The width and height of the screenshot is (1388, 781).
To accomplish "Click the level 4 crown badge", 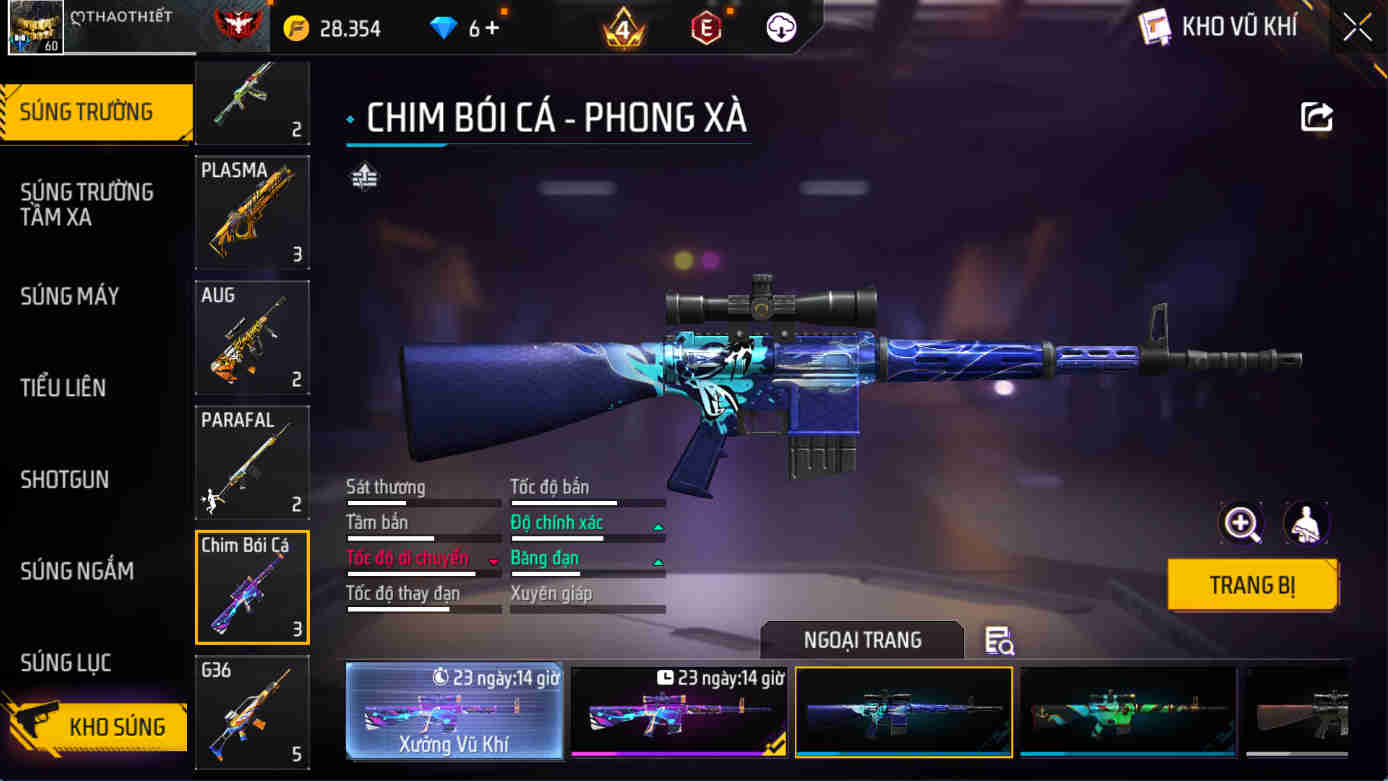I will pos(624,27).
